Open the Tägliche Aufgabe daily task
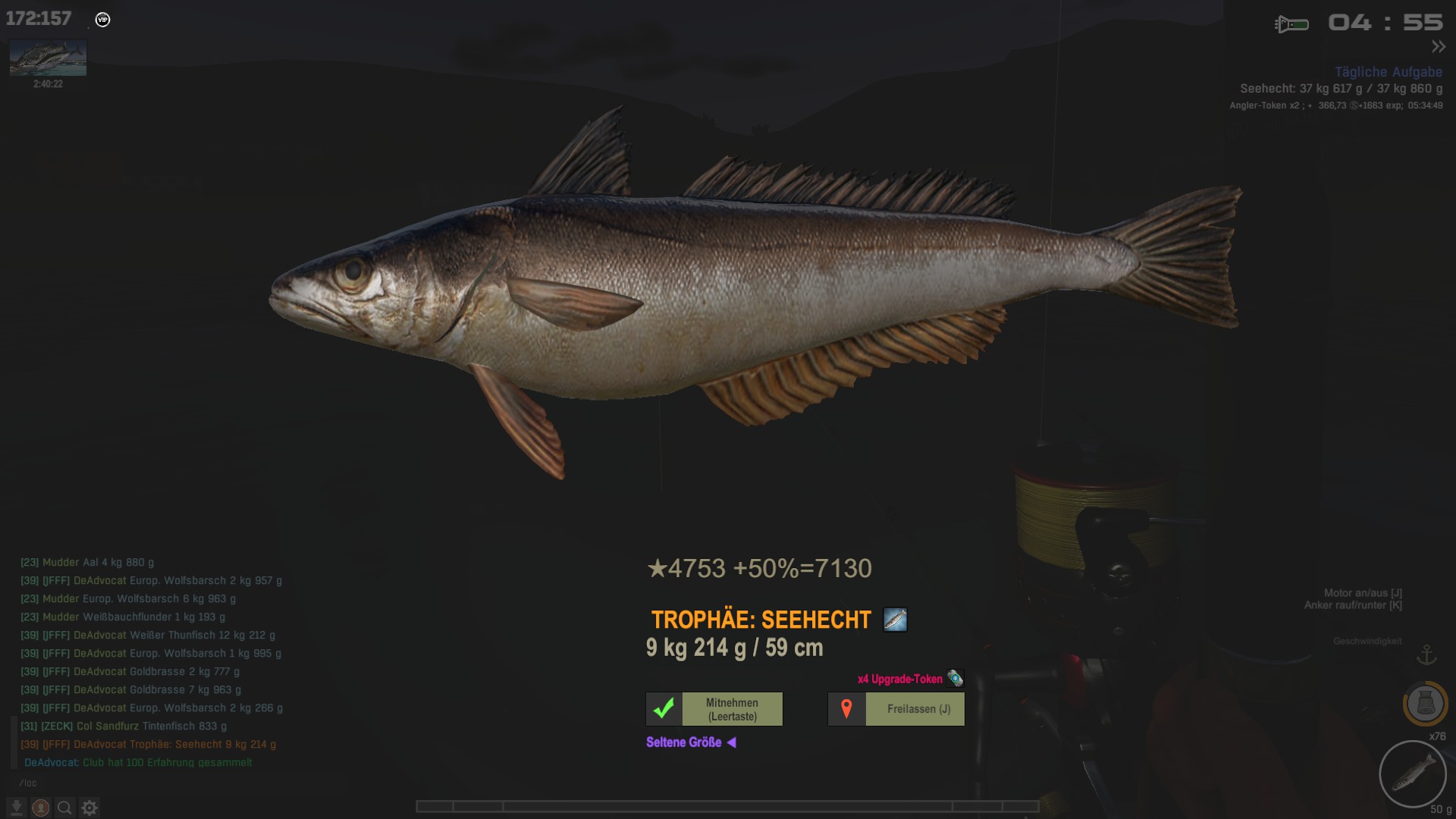Image resolution: width=1456 pixels, height=819 pixels. [x=1388, y=72]
